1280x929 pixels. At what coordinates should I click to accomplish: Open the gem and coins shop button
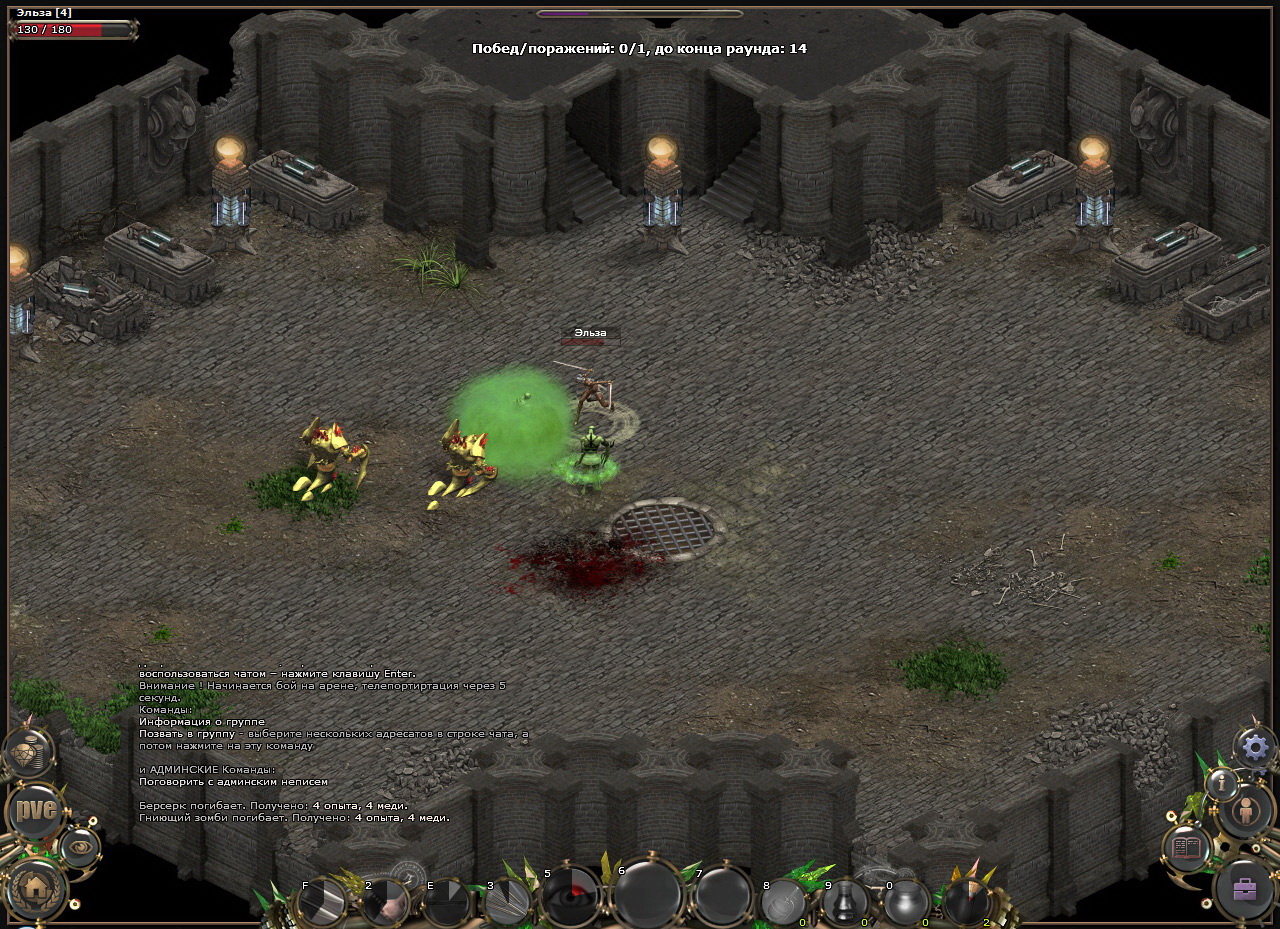point(28,753)
